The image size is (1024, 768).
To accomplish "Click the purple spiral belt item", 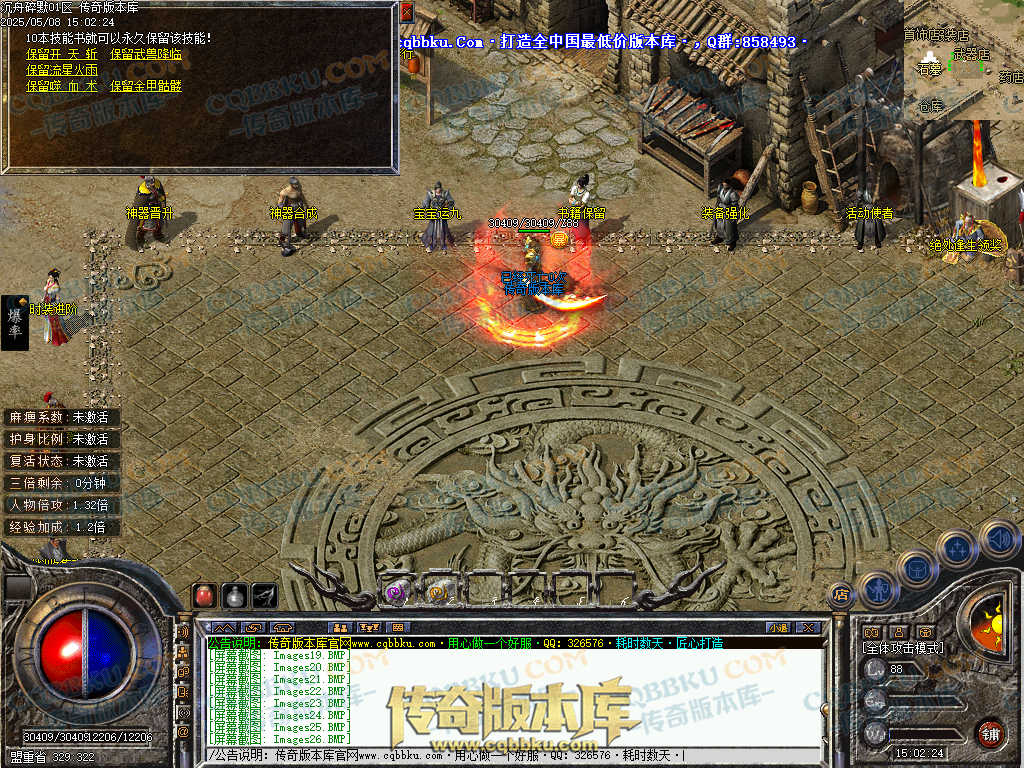I will (x=396, y=591).
